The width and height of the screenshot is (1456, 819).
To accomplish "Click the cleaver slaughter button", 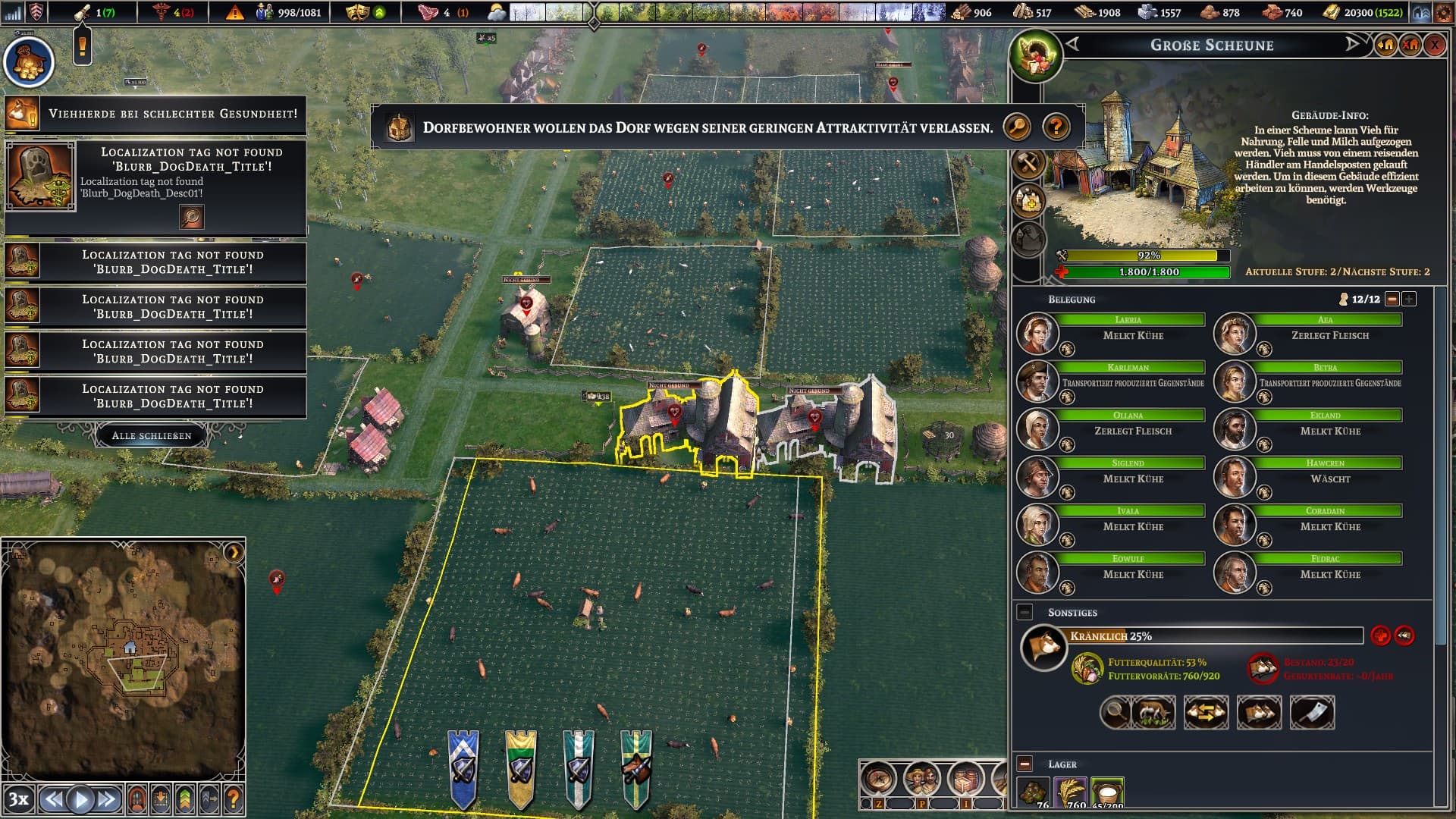I will coord(1312,713).
